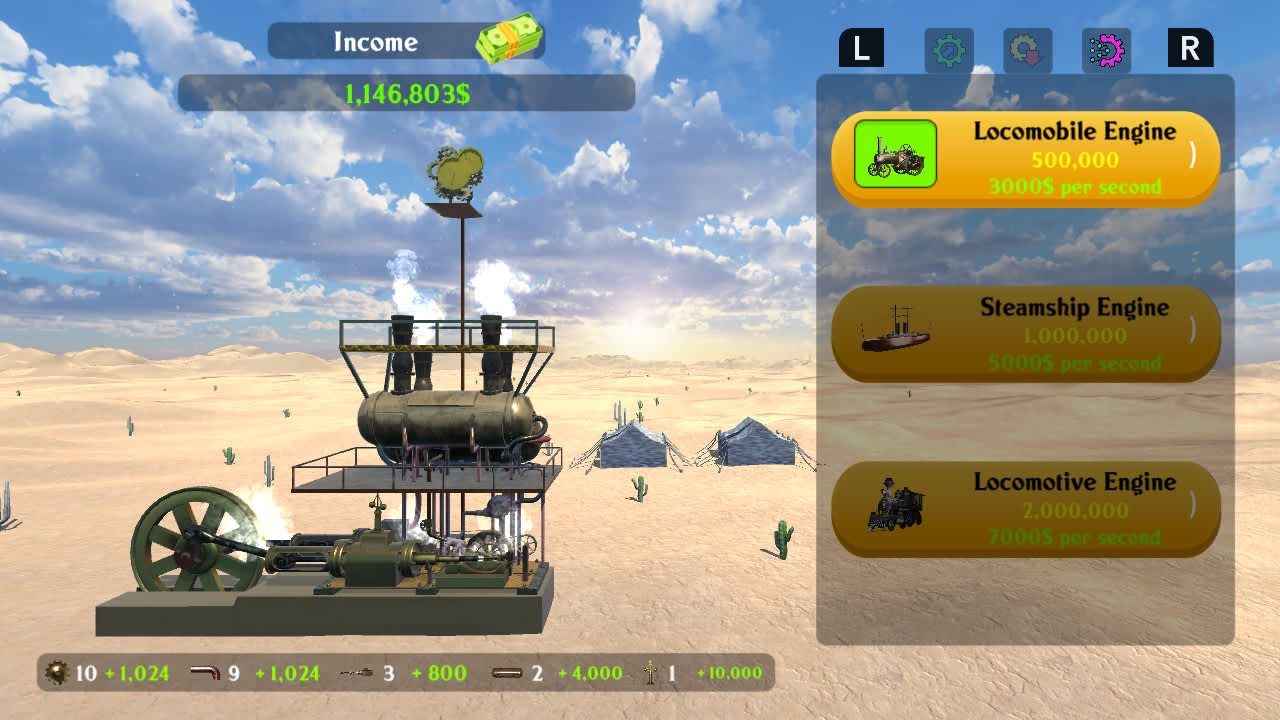Select the L shoulder button tab
Screen dimensions: 1280x720
click(864, 47)
